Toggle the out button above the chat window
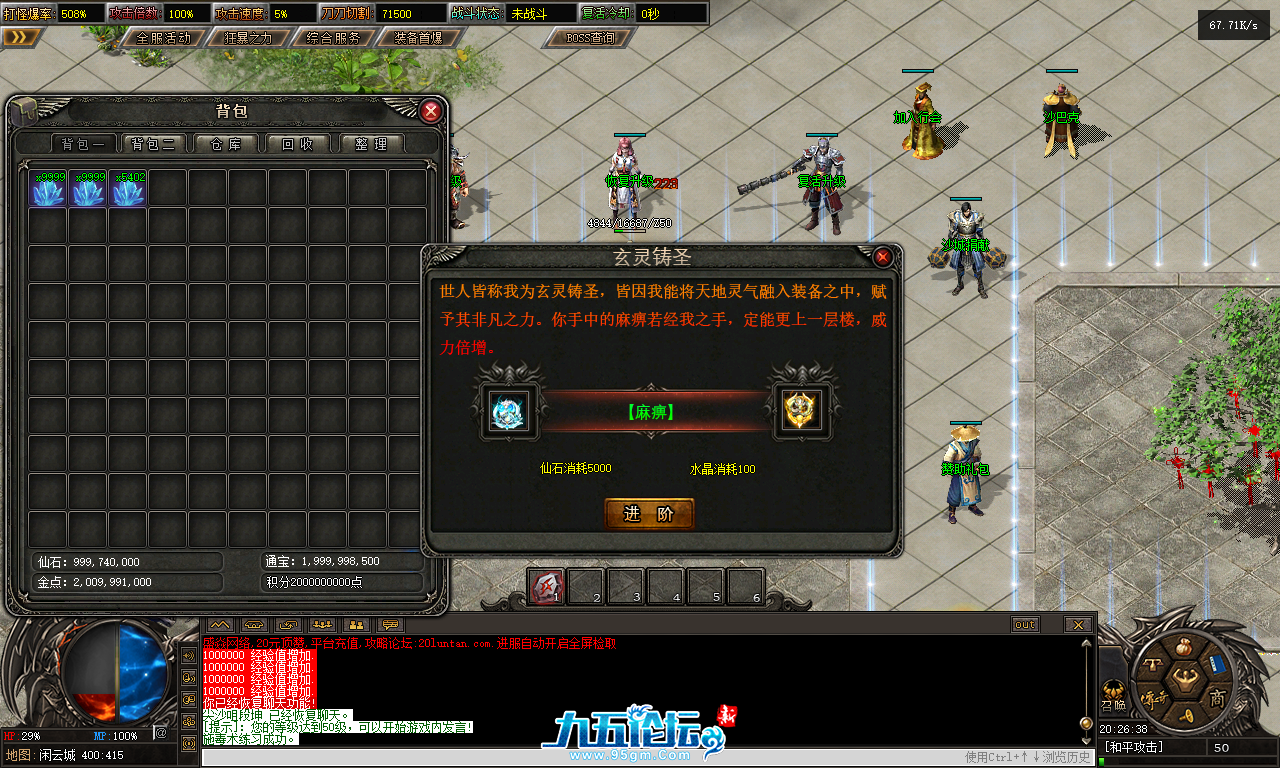The image size is (1280, 768). click(1024, 624)
